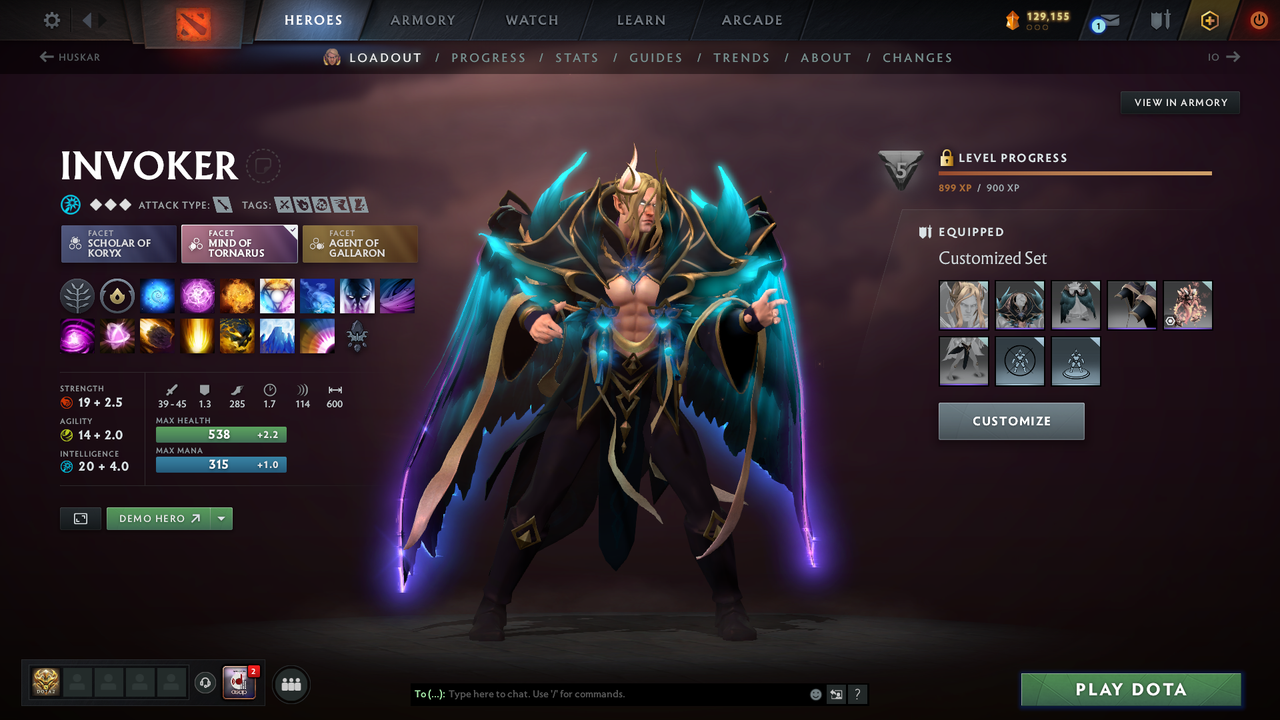This screenshot has width=1280, height=720.
Task: Open the armory shield-and-sword icon
Action: tap(1161, 19)
